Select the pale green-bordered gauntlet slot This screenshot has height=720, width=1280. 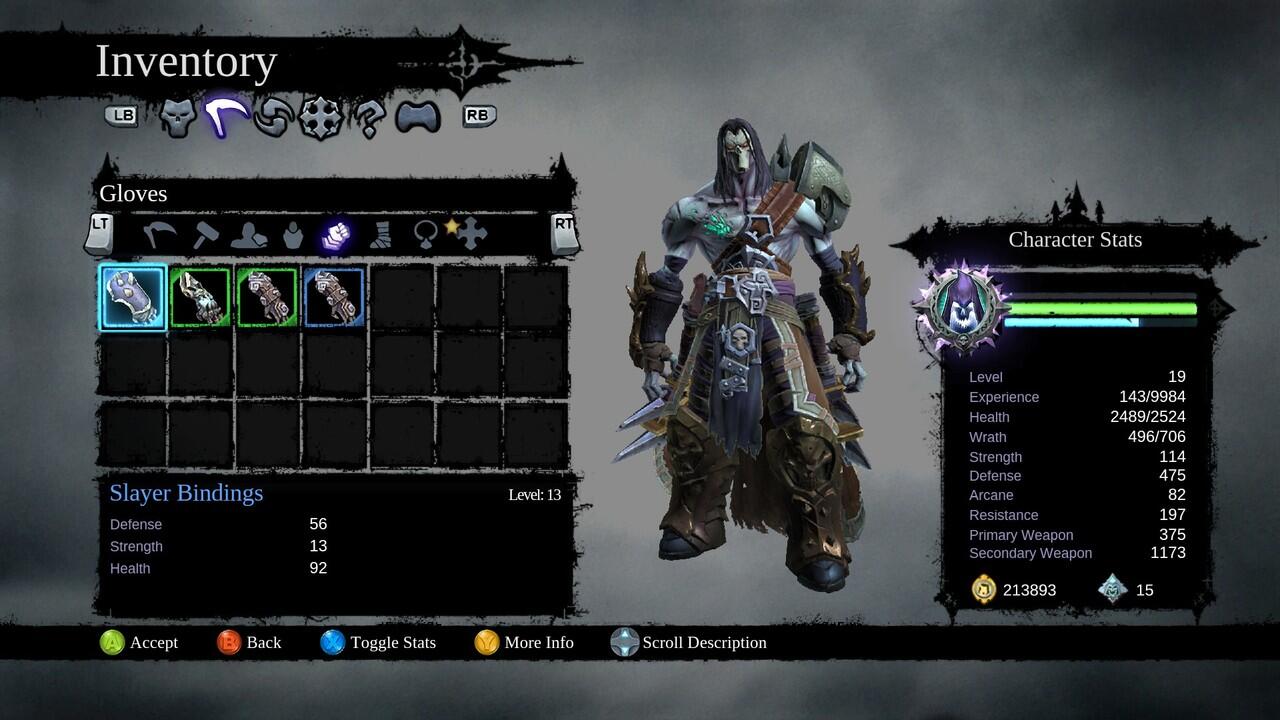200,297
